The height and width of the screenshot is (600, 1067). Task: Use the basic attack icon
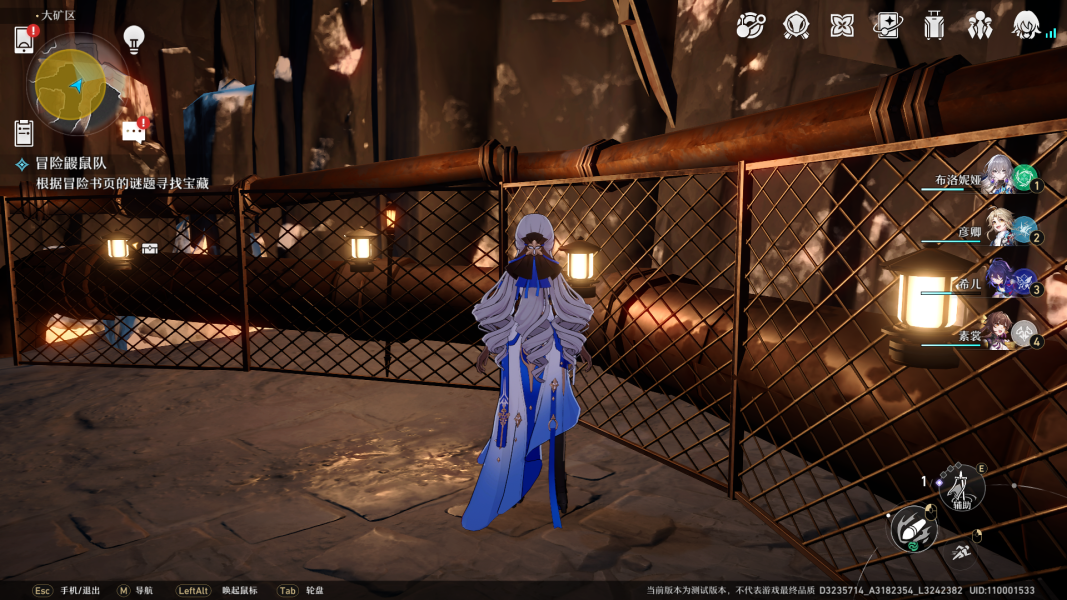click(x=912, y=529)
